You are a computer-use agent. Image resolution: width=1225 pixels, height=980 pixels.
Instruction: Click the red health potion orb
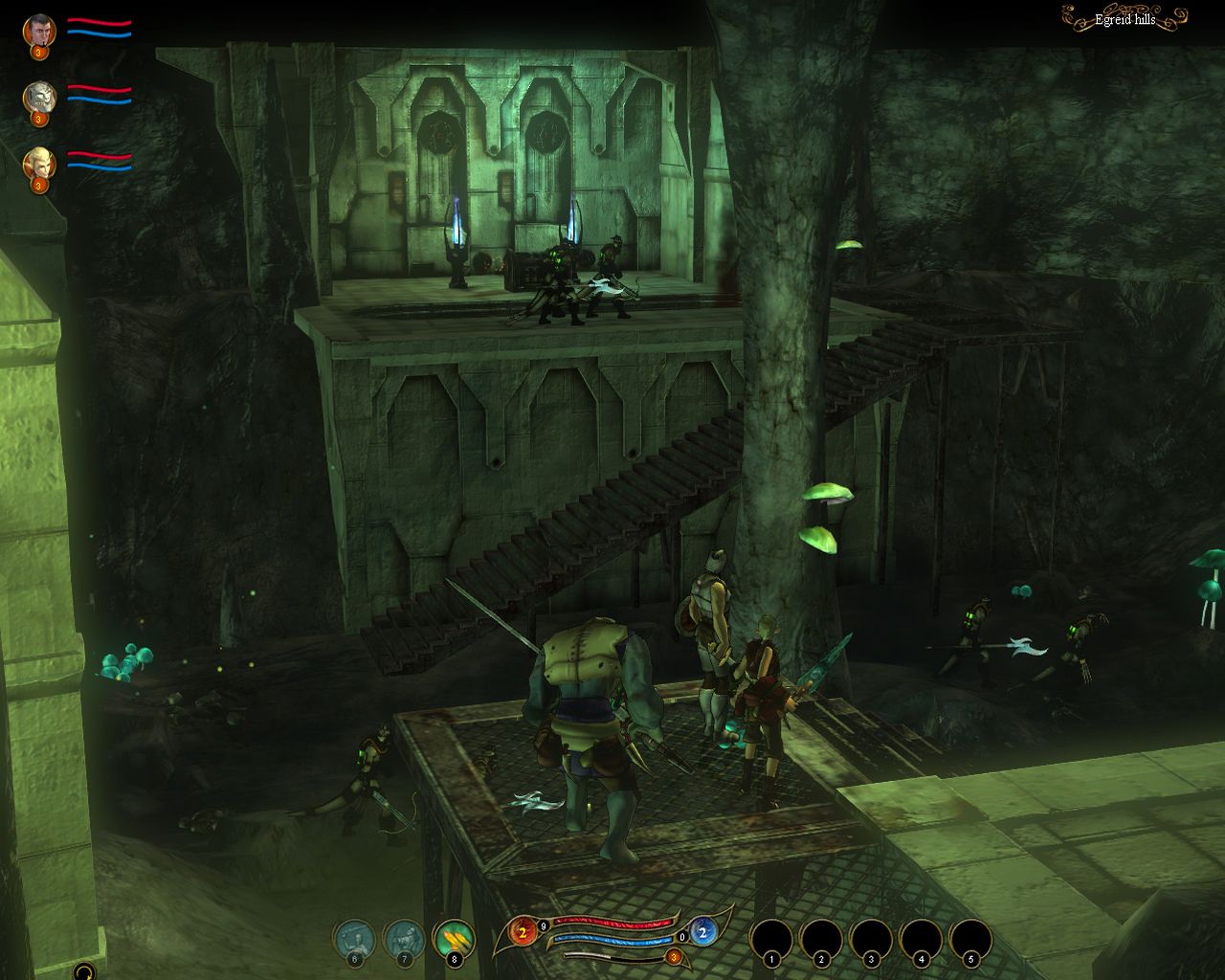click(523, 931)
